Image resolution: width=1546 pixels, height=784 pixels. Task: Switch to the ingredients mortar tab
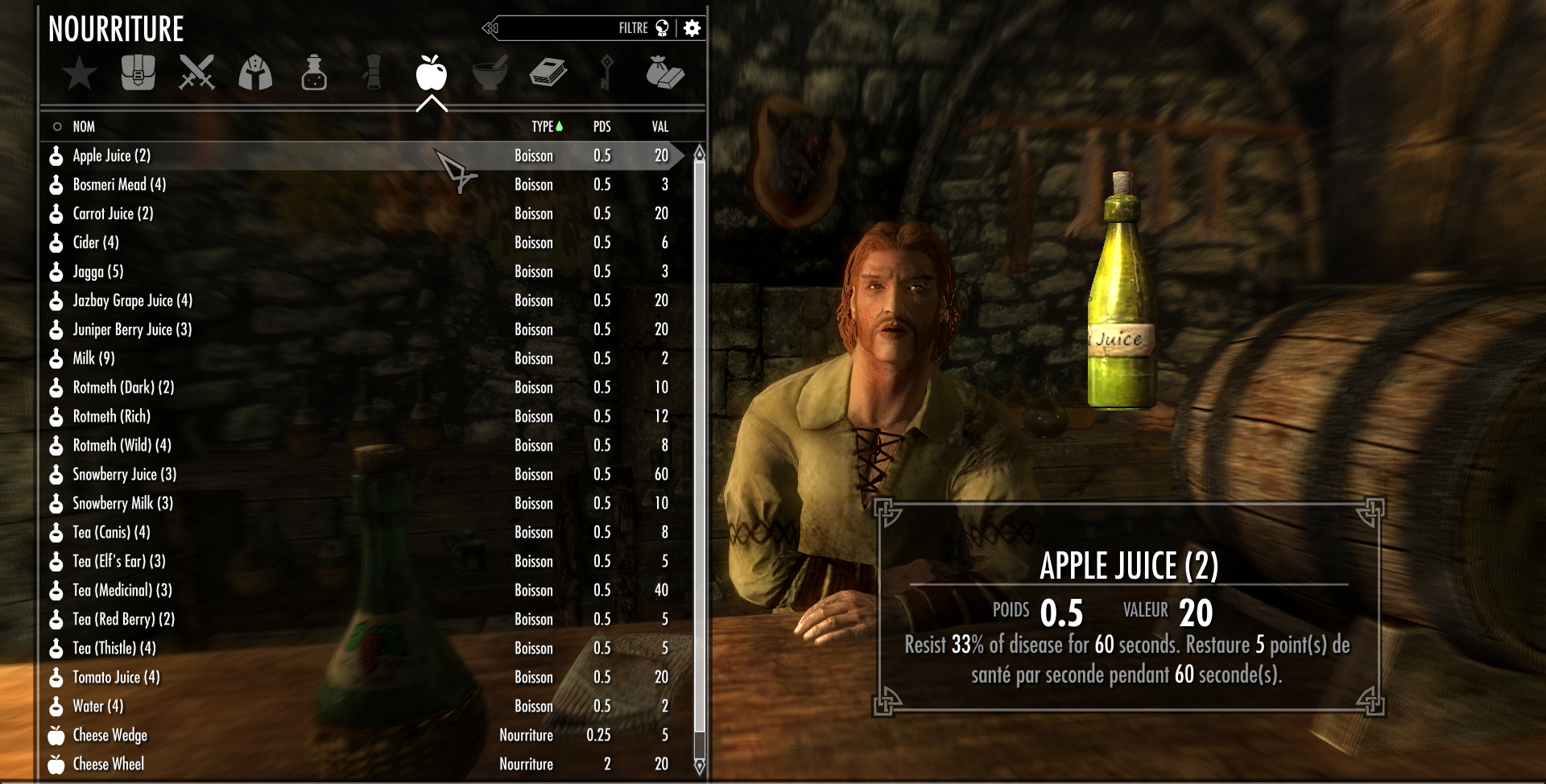(x=490, y=72)
